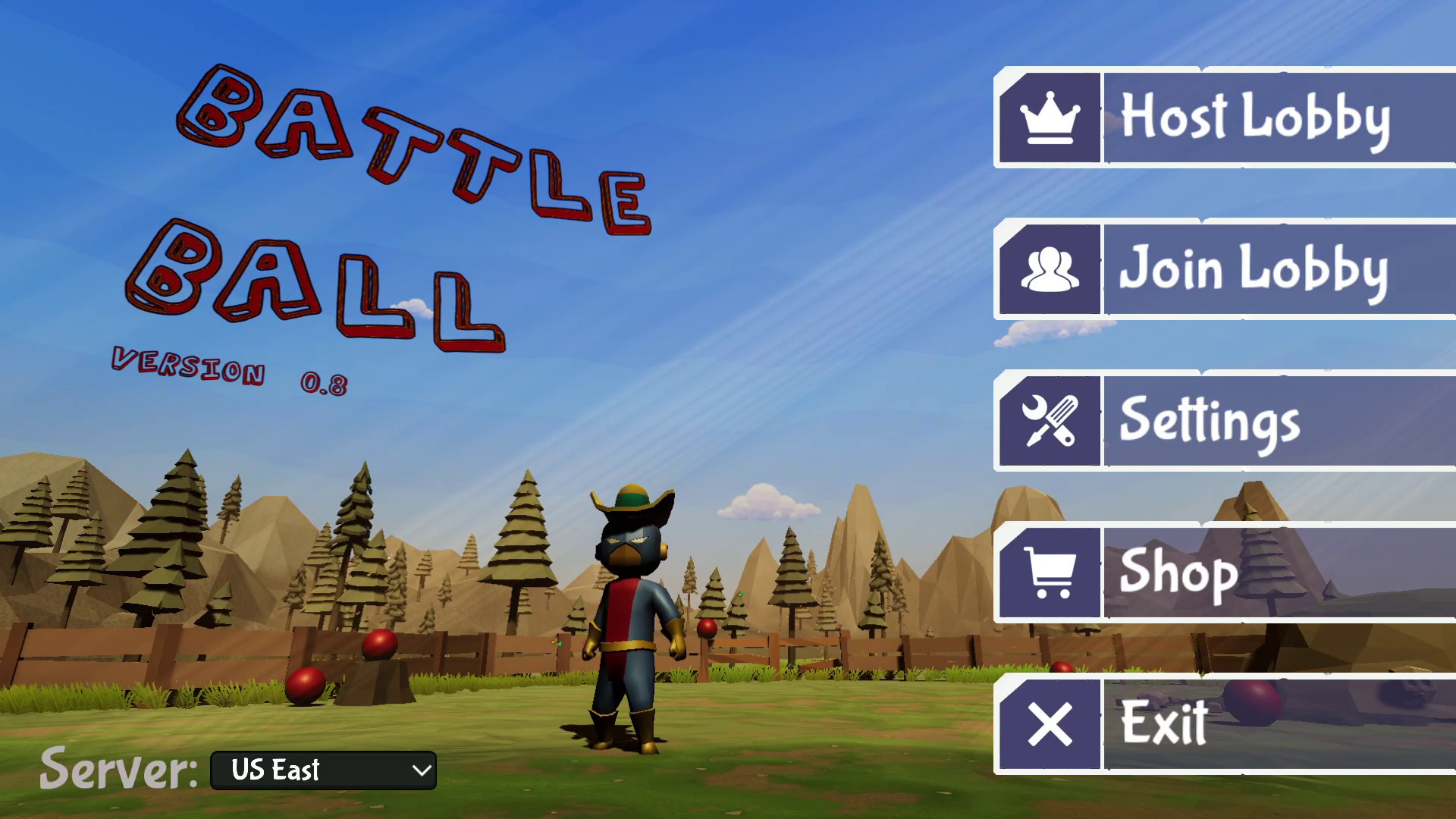Screen dimensions: 1456x819
Task: Click the crown emblem in the top menu tile
Action: [1050, 117]
